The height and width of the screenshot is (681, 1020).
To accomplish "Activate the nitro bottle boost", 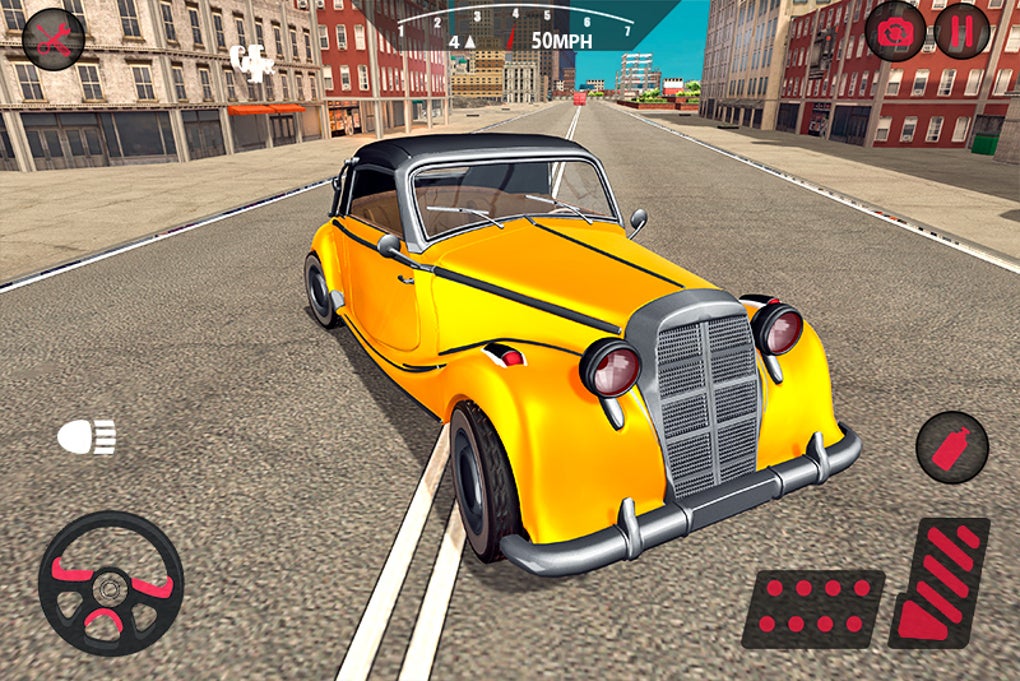I will (951, 447).
